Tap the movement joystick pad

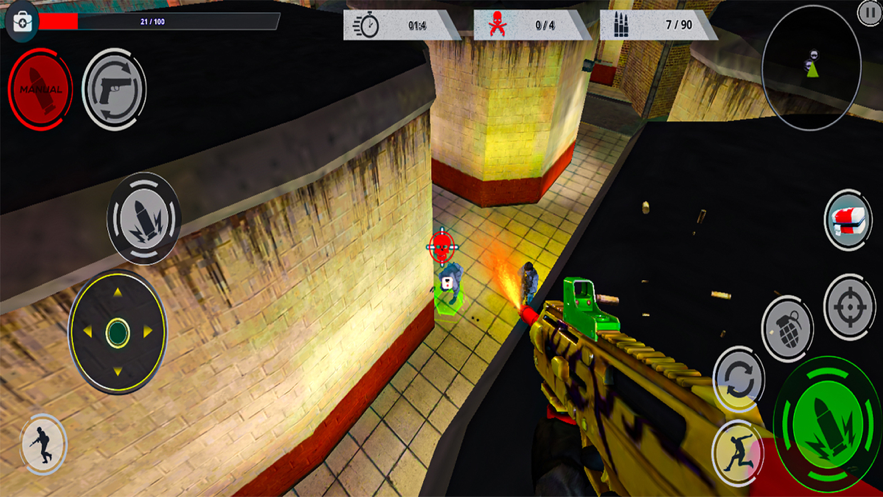click(117, 331)
